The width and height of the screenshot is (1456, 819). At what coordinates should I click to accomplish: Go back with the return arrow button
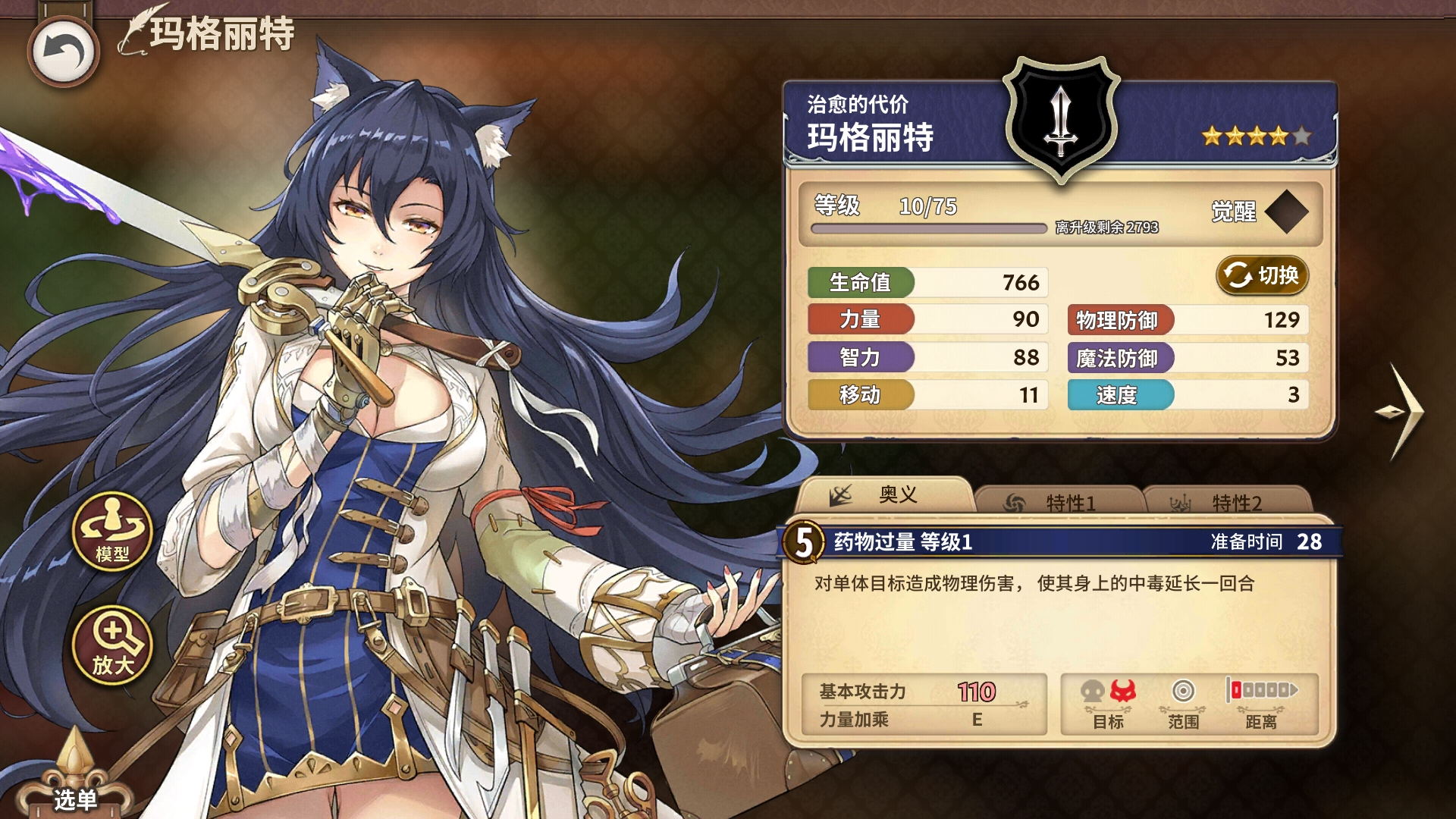pyautogui.click(x=64, y=52)
